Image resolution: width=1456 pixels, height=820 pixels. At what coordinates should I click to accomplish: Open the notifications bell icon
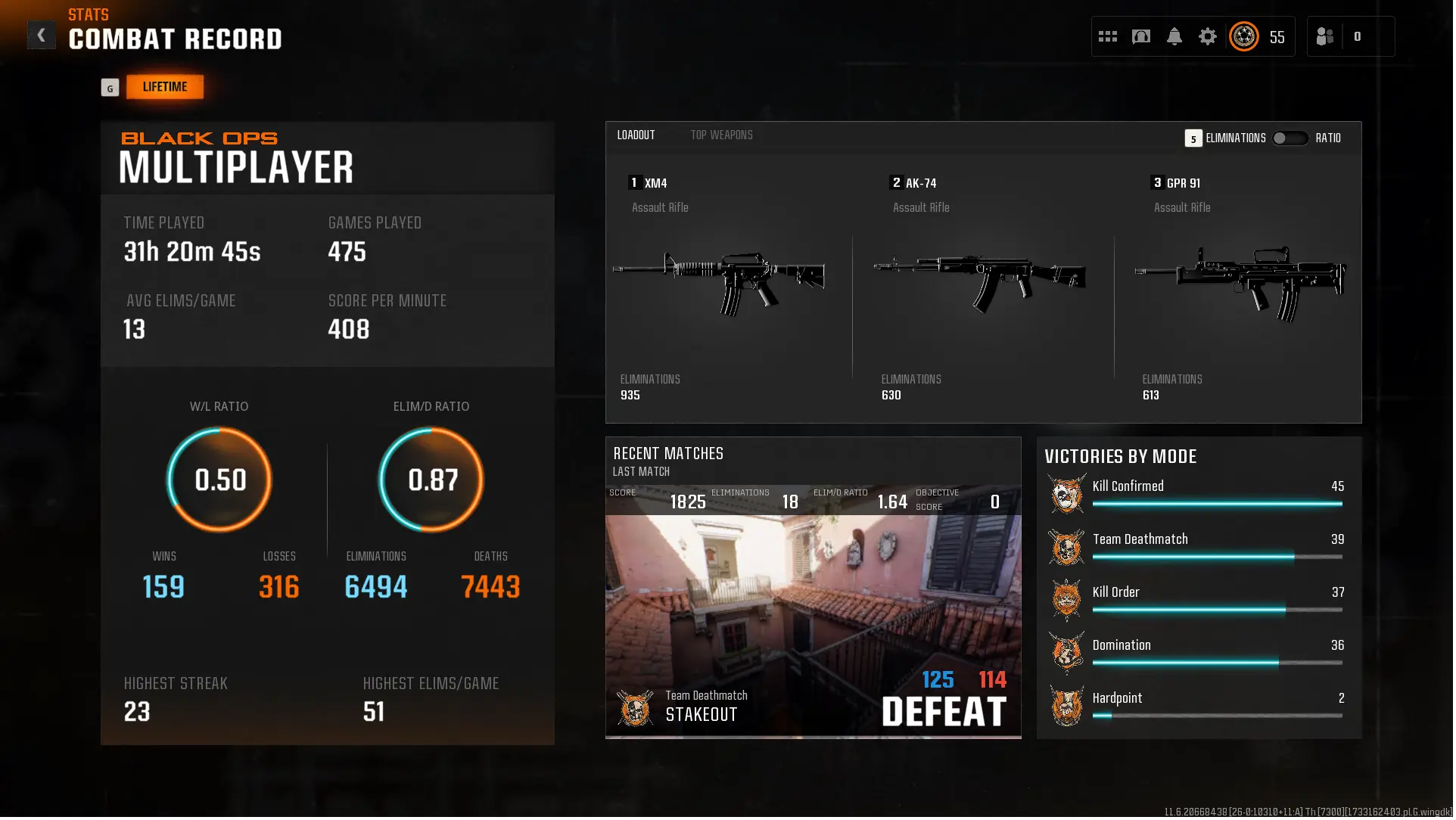[1174, 36]
